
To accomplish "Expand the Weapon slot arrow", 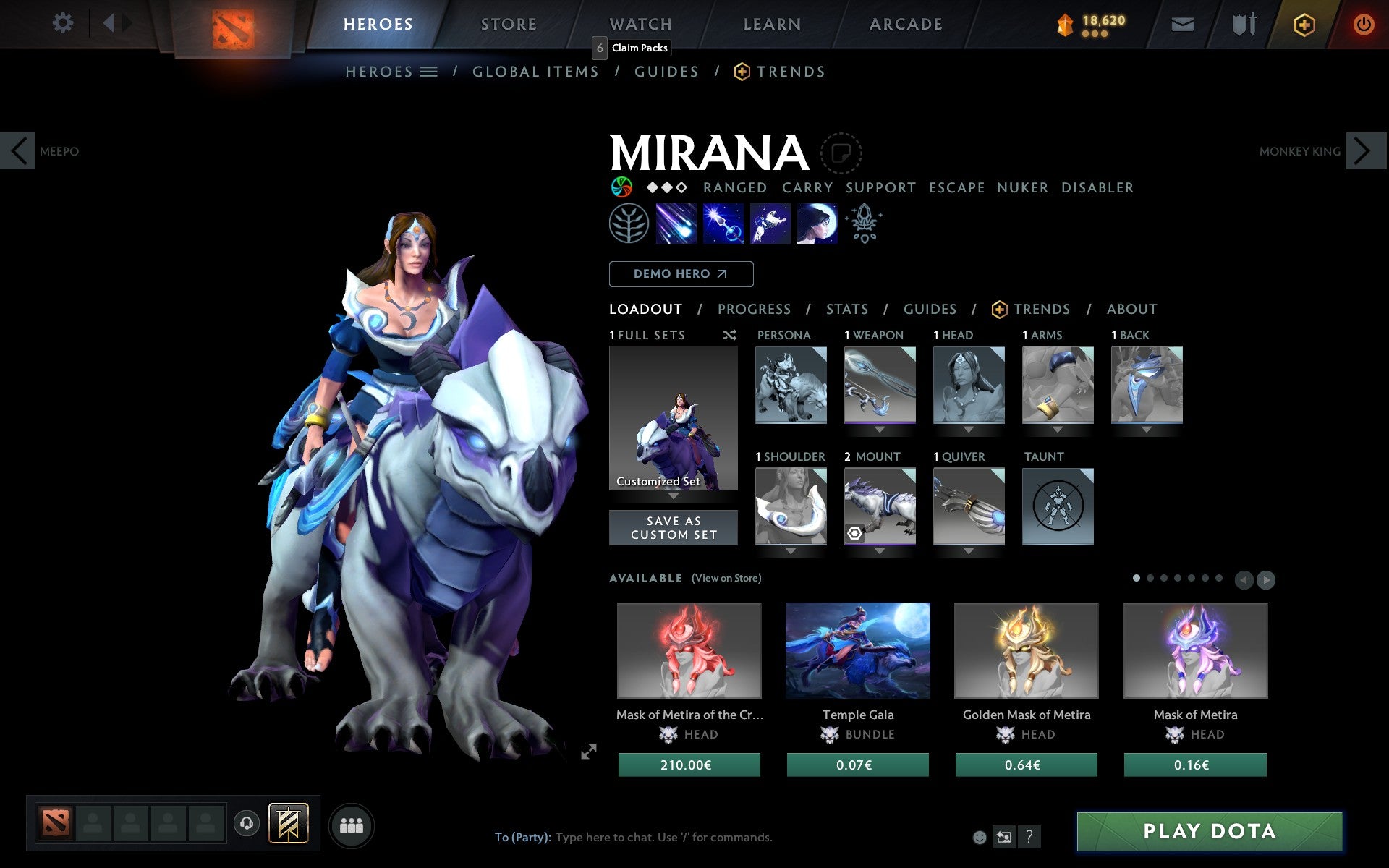I will (879, 428).
